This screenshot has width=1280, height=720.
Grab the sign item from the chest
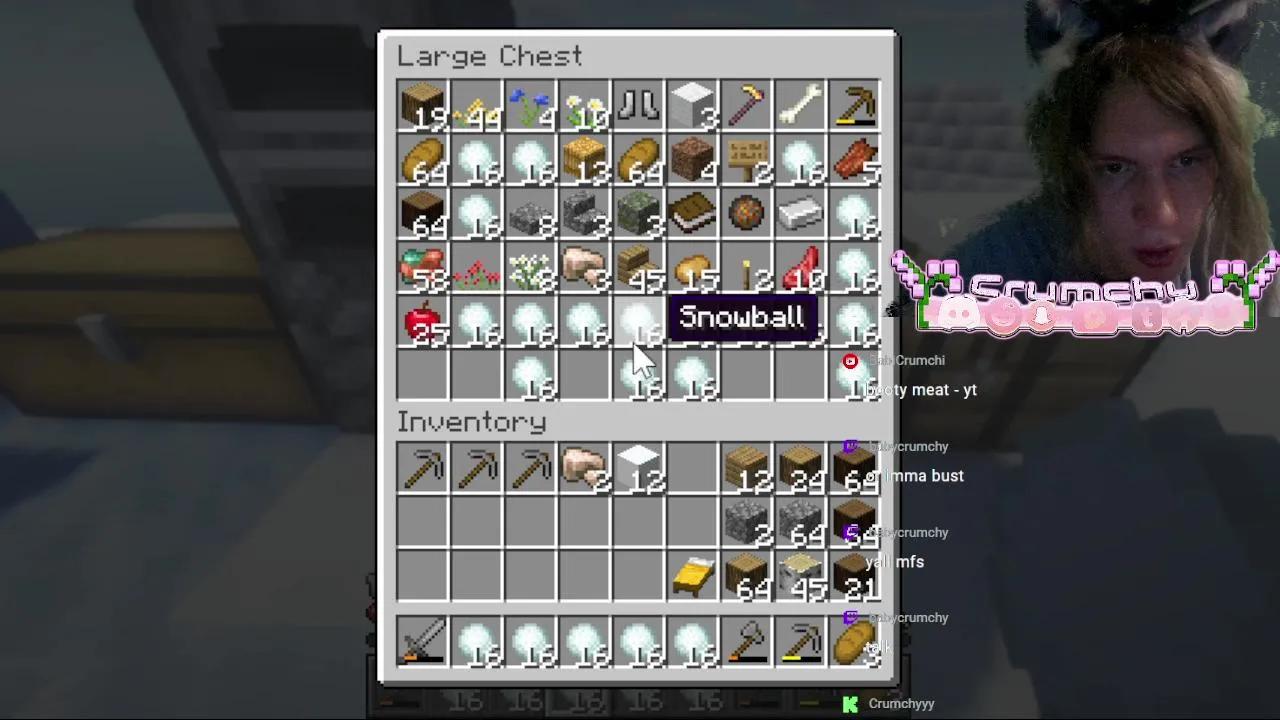746,161
